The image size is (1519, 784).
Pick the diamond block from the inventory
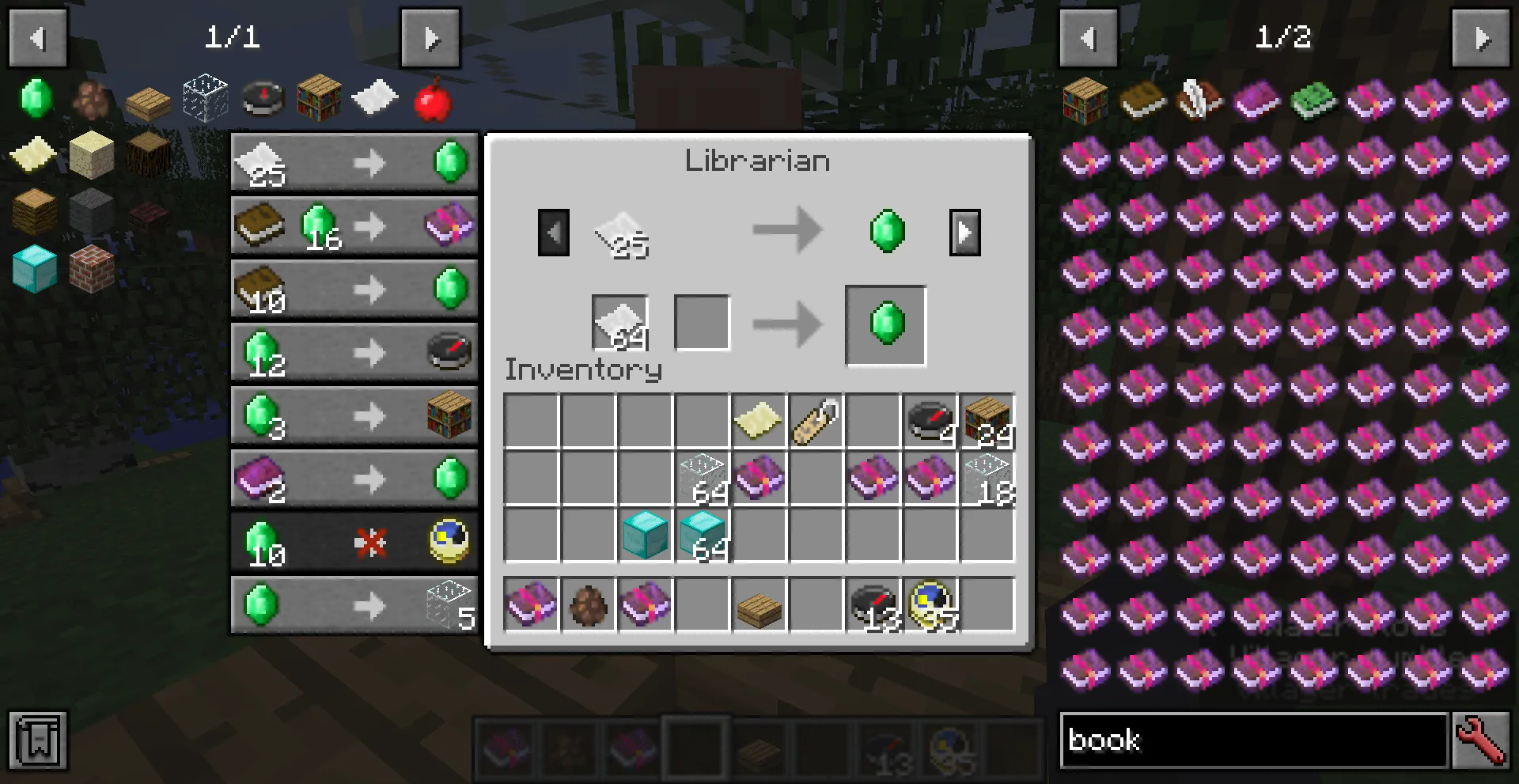pyautogui.click(x=645, y=535)
